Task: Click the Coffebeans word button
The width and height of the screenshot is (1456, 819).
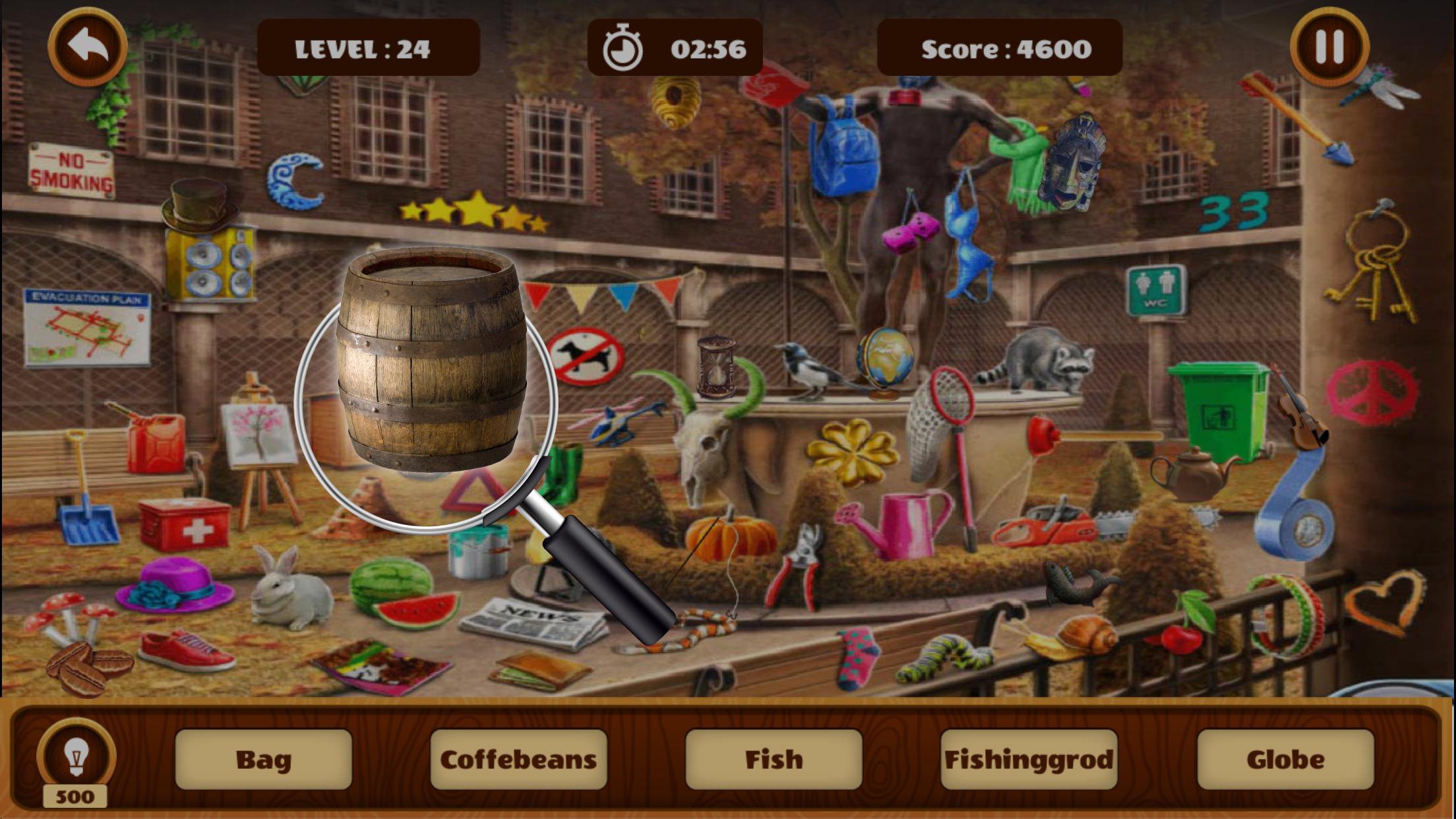Action: pyautogui.click(x=519, y=758)
